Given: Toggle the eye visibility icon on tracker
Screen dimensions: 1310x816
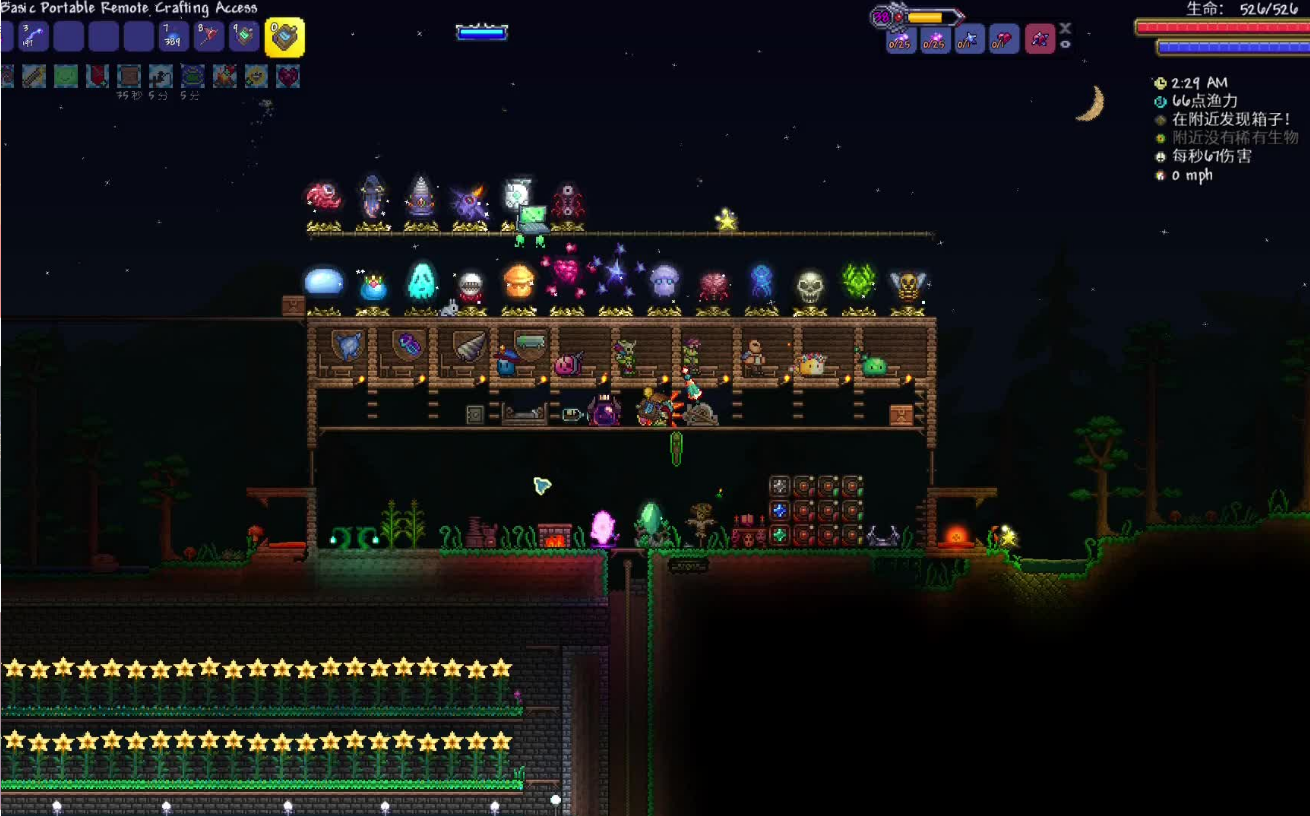Looking at the screenshot, I should pyautogui.click(x=1066, y=44).
